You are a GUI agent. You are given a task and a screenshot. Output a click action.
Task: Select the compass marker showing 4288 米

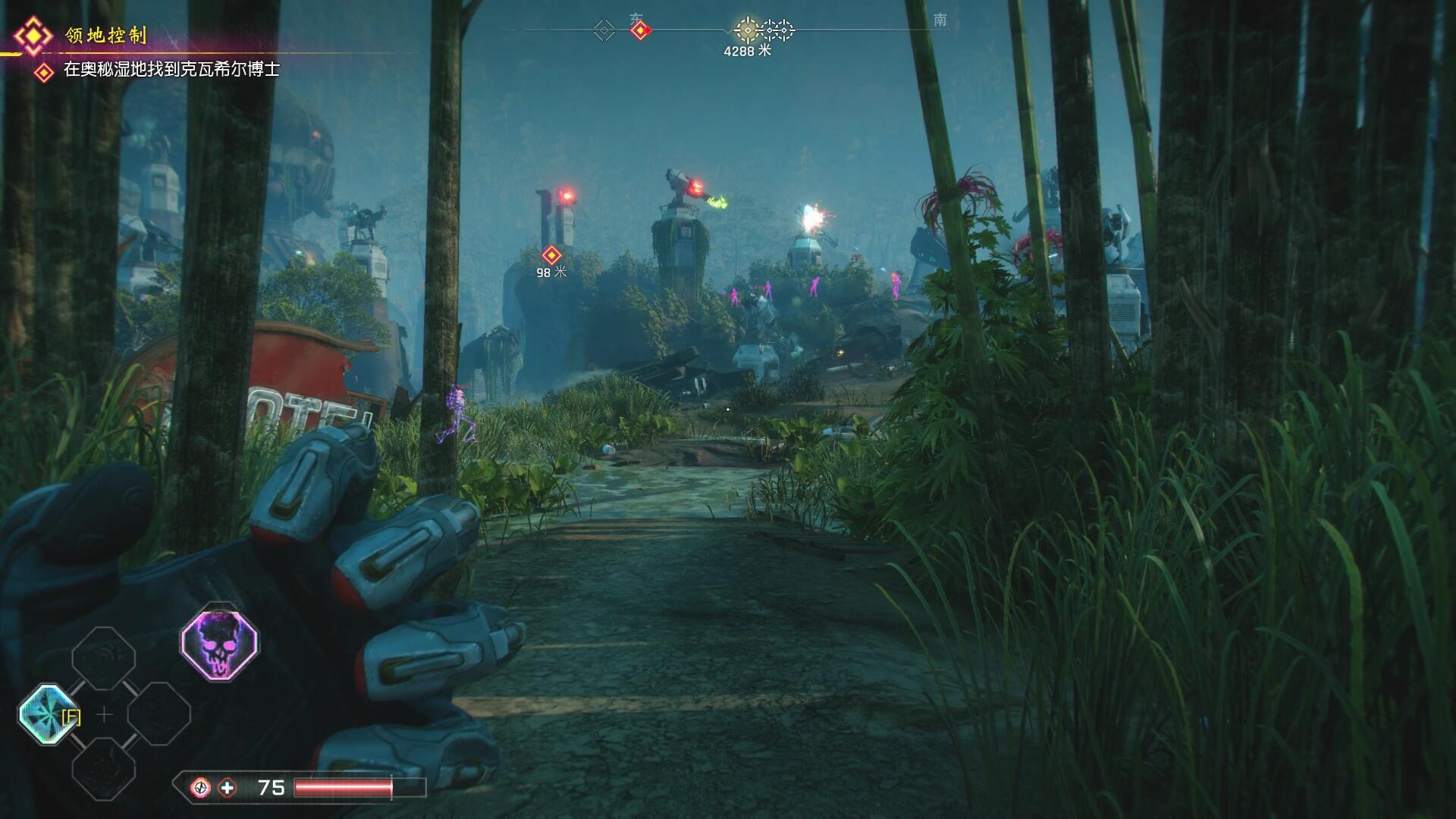click(748, 31)
